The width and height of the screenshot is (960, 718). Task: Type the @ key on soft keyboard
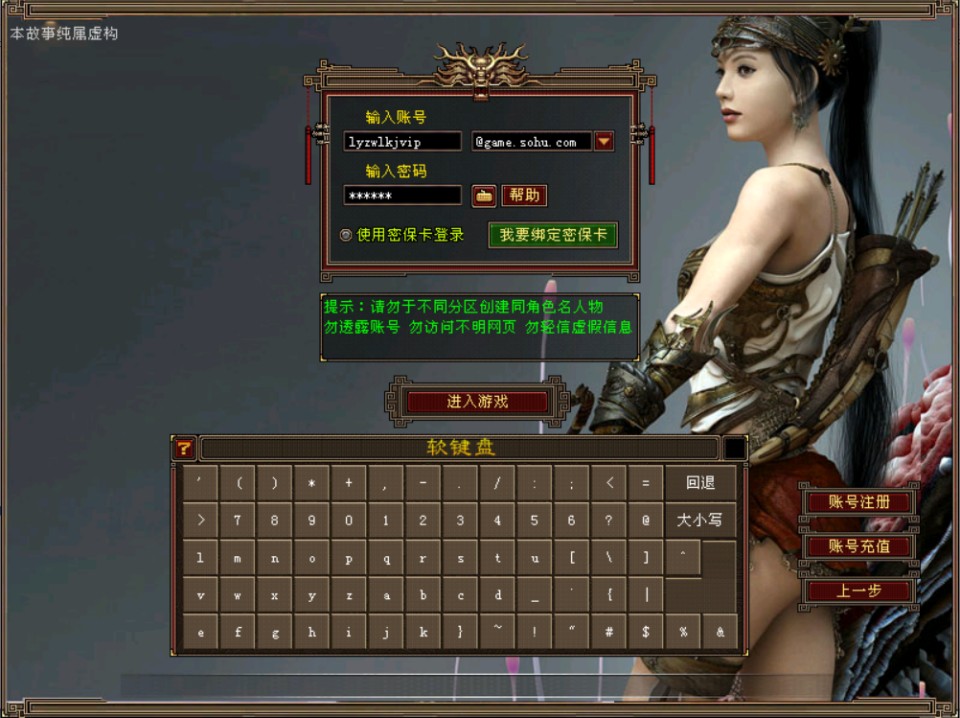(646, 520)
